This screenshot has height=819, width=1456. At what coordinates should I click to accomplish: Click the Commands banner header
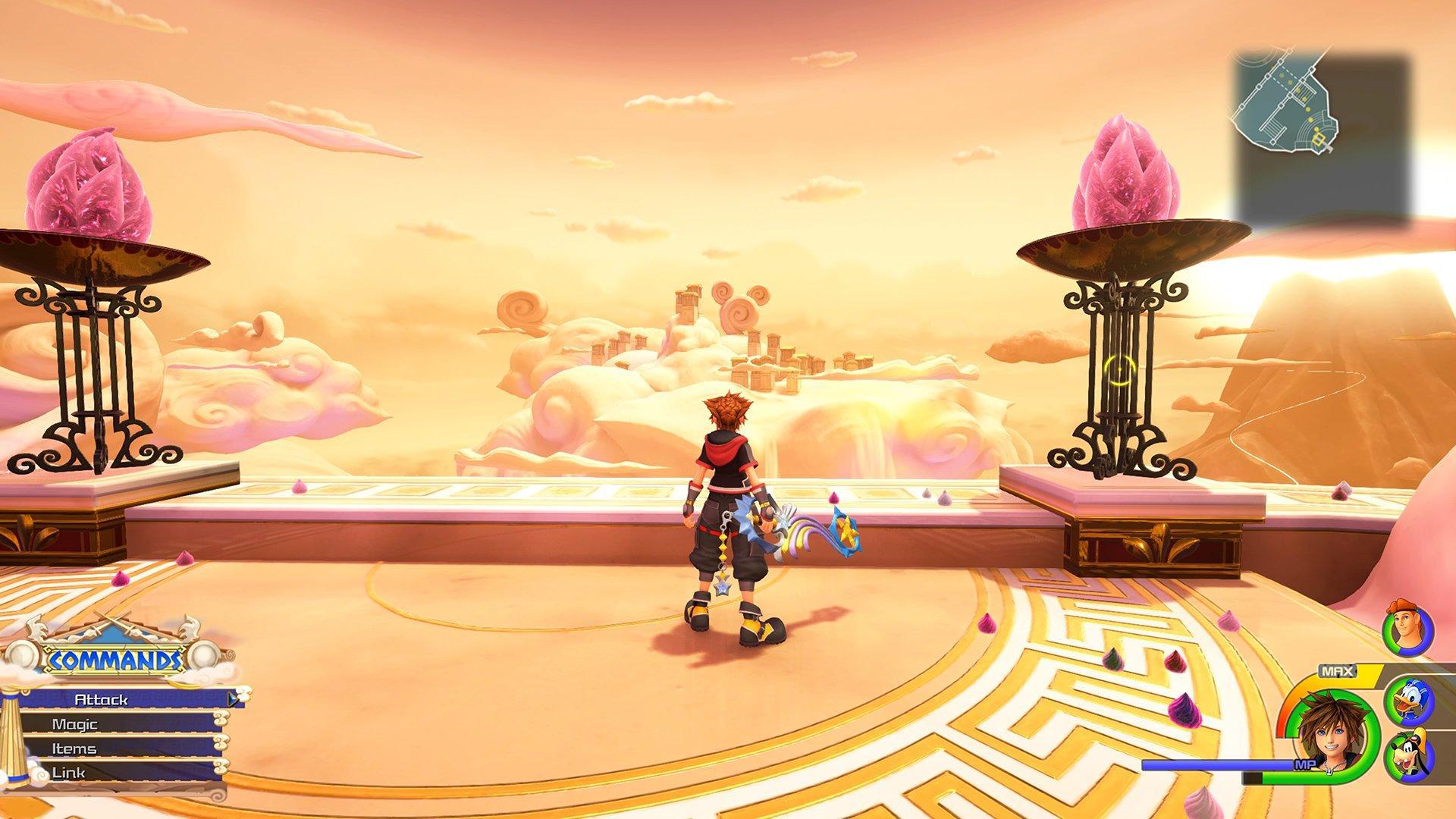click(115, 658)
